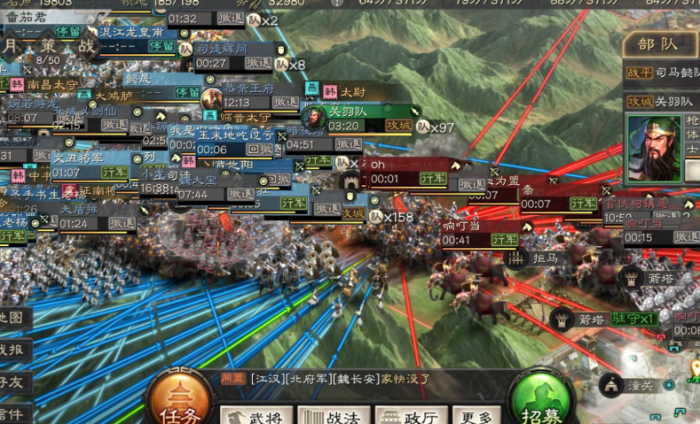The image size is (700, 424).
Task: Open the 战 battle diamond button
Action: coord(86,46)
